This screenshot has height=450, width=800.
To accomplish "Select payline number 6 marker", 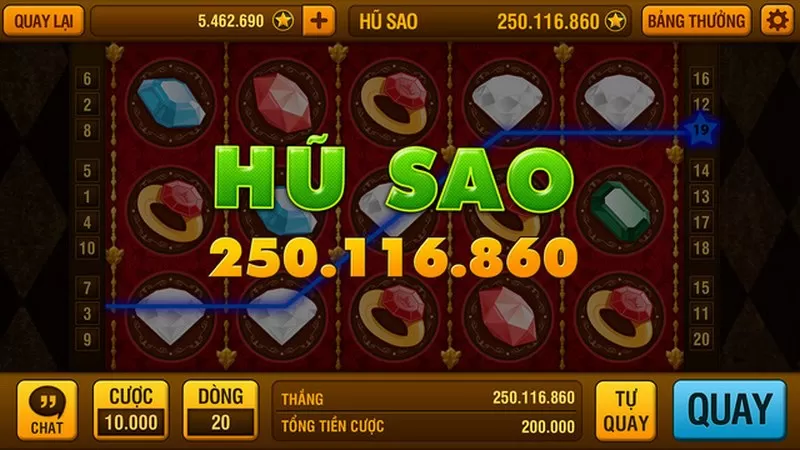I will coord(87,79).
